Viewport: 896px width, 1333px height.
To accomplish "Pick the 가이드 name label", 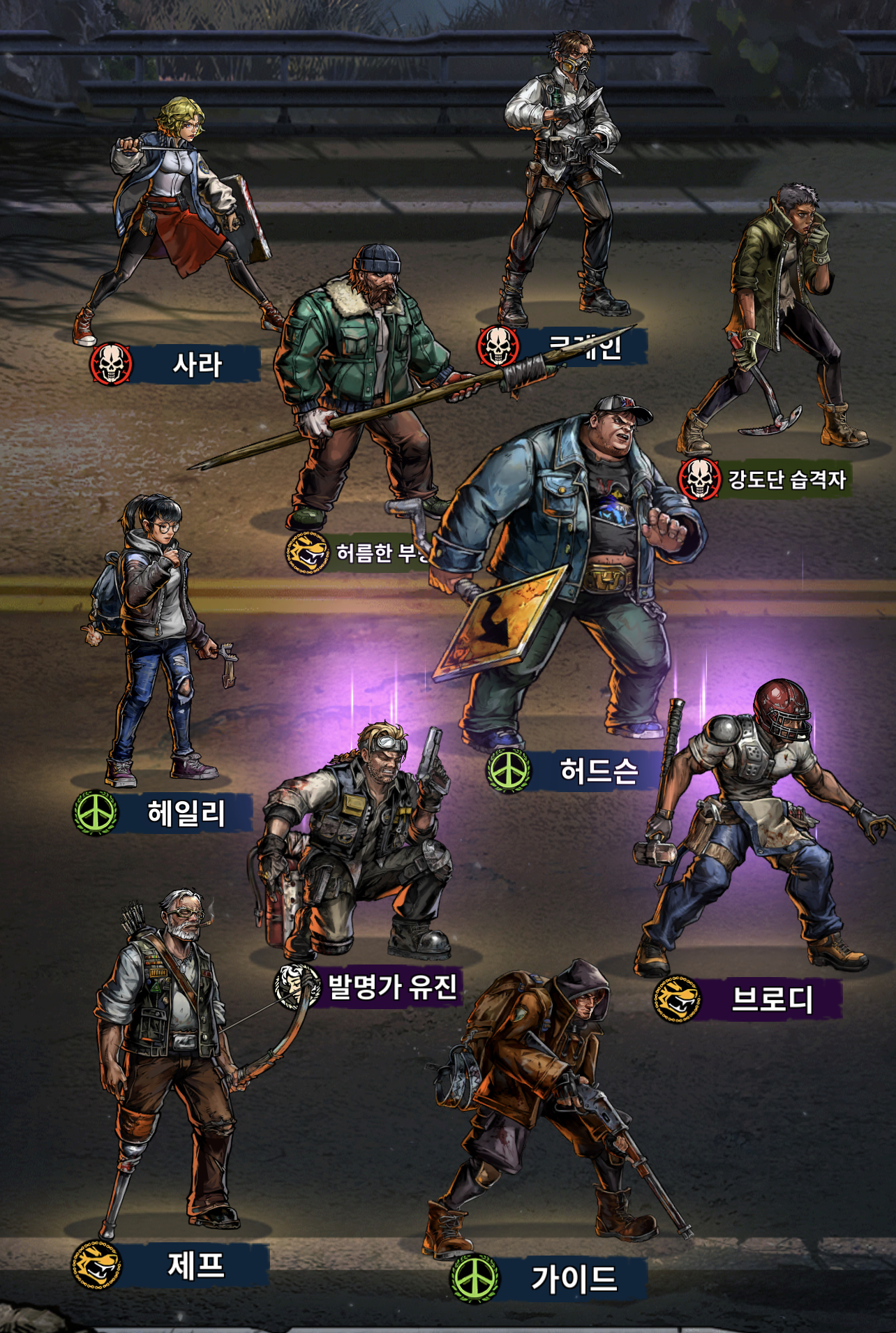I will point(574,1279).
